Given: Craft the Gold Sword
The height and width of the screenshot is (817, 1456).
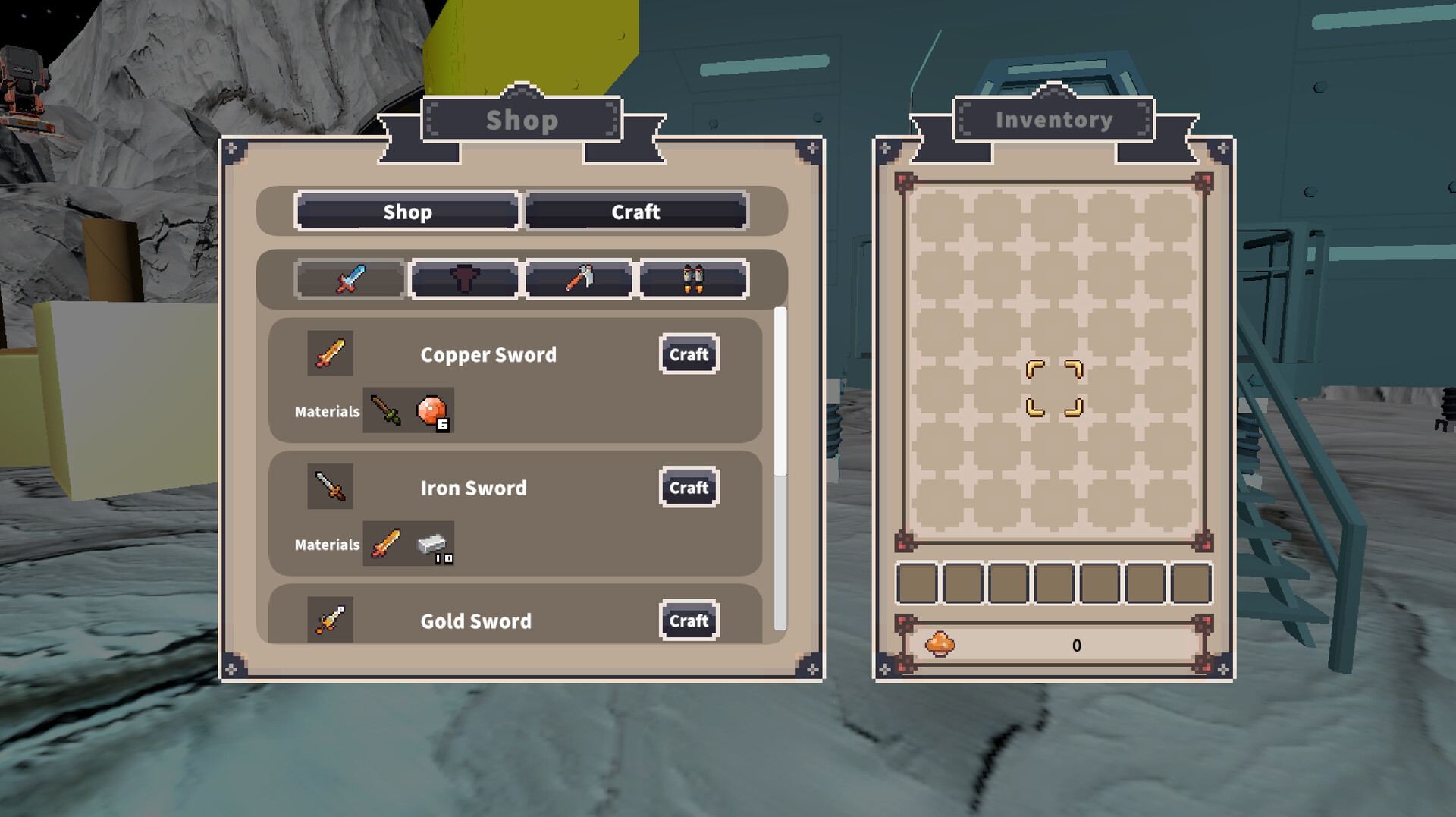Looking at the screenshot, I should point(688,621).
